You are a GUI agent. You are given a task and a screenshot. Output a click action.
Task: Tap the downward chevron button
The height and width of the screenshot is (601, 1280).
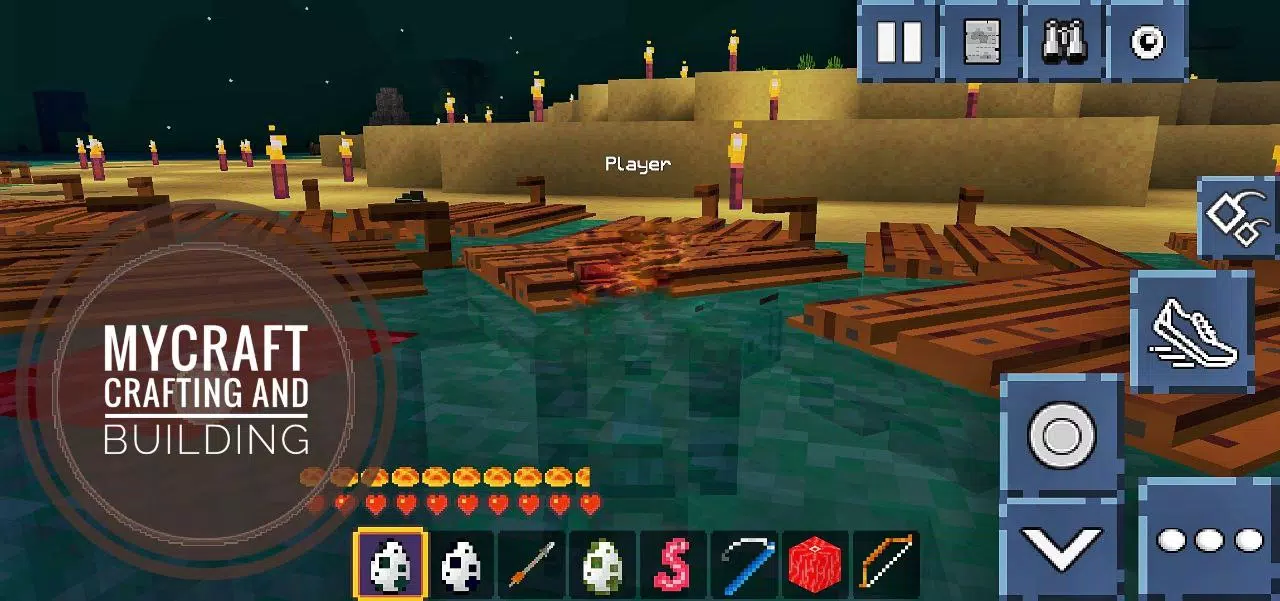pos(1061,547)
